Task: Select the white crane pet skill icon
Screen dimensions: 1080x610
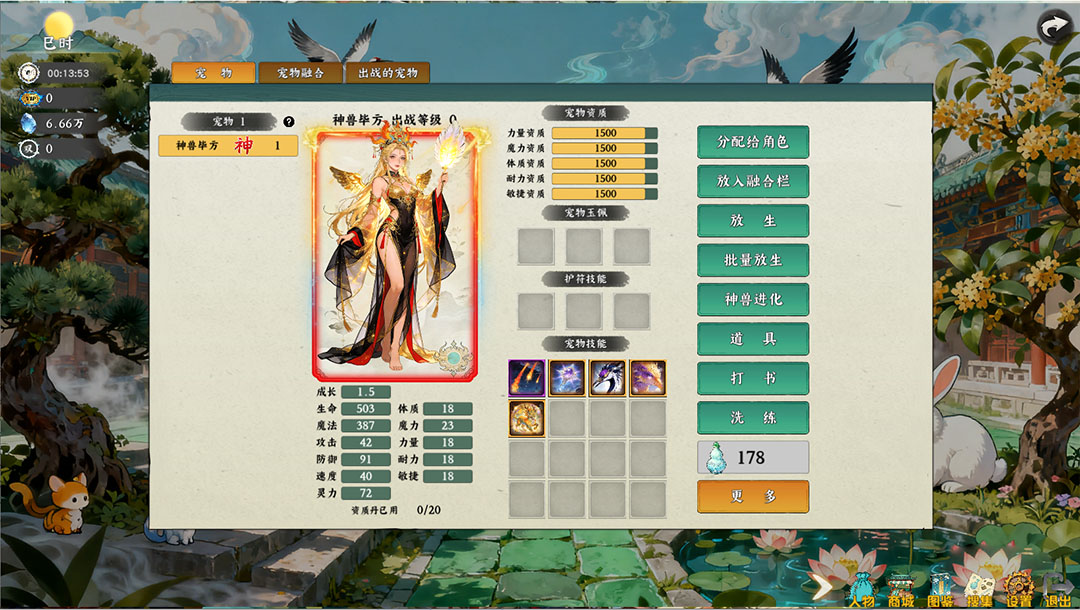Action: 607,378
